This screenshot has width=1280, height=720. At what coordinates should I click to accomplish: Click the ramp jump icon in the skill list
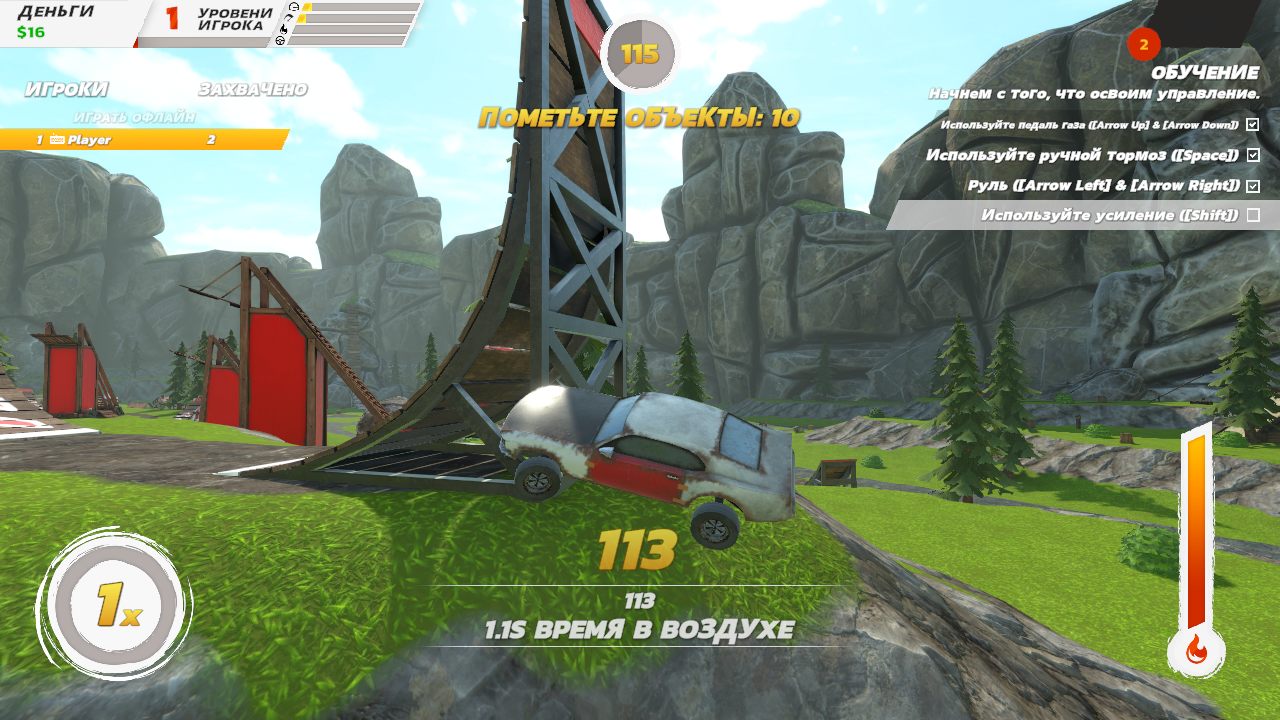pos(290,18)
